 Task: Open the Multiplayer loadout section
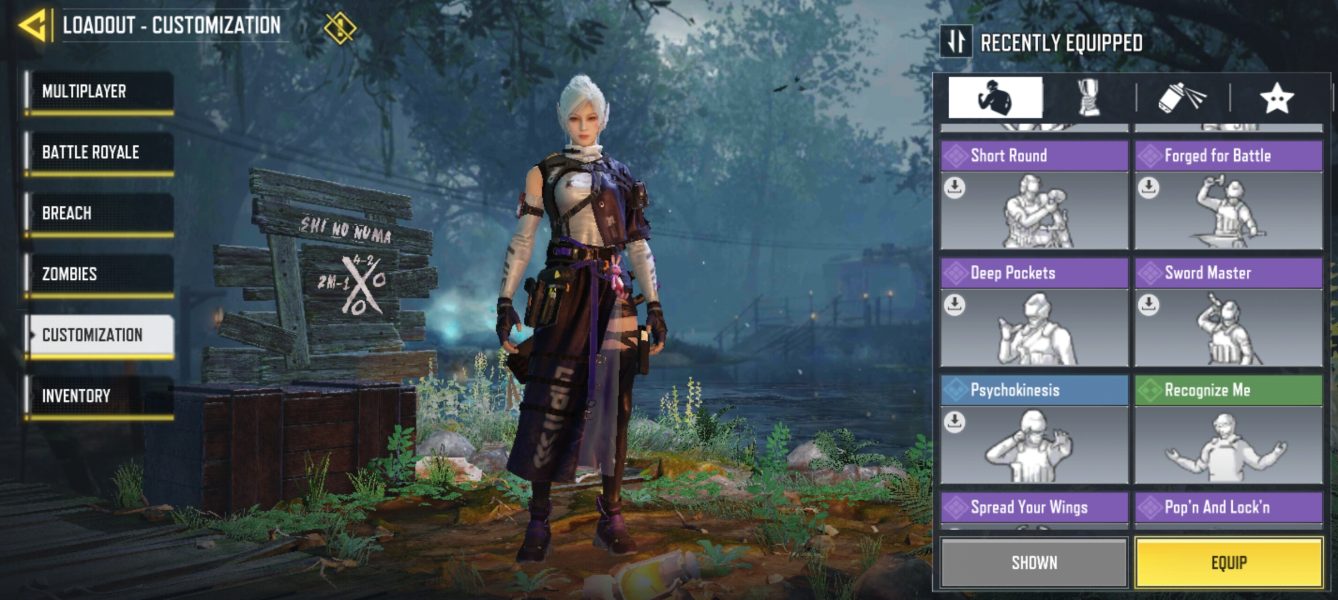(x=99, y=92)
